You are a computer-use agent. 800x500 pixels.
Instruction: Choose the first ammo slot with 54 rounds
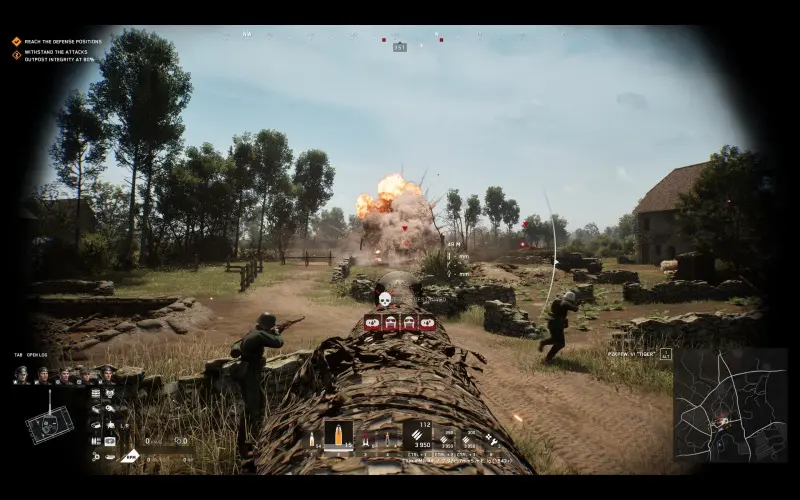[x=311, y=438]
